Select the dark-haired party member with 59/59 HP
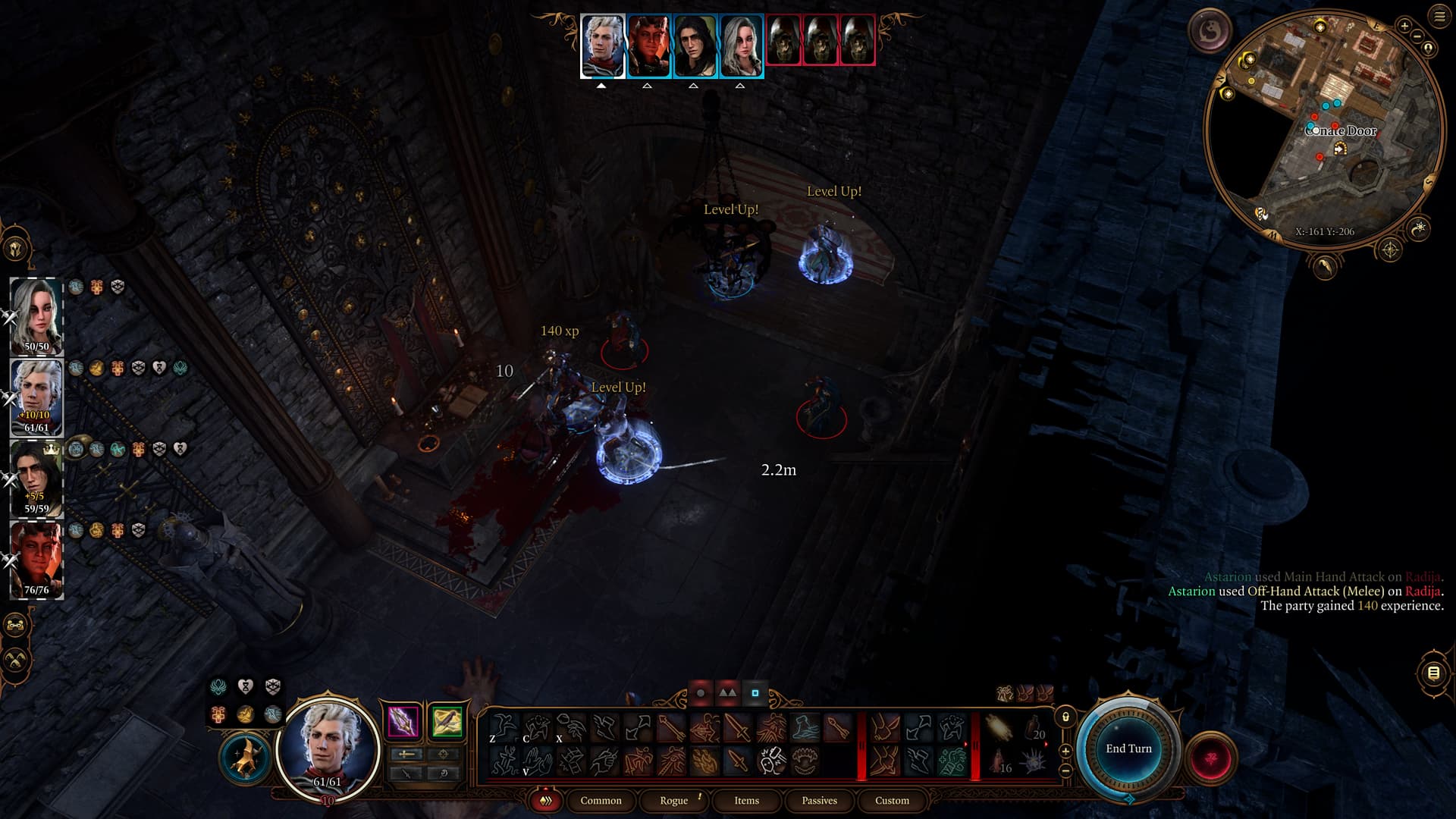The width and height of the screenshot is (1456, 819). click(36, 477)
